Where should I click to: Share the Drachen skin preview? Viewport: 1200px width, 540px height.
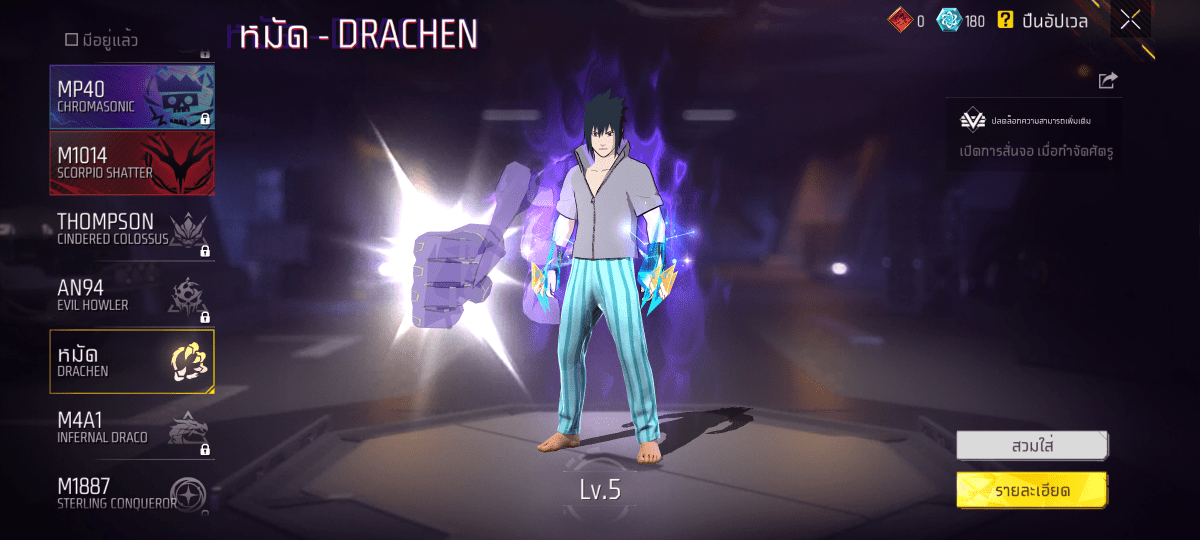[1107, 81]
